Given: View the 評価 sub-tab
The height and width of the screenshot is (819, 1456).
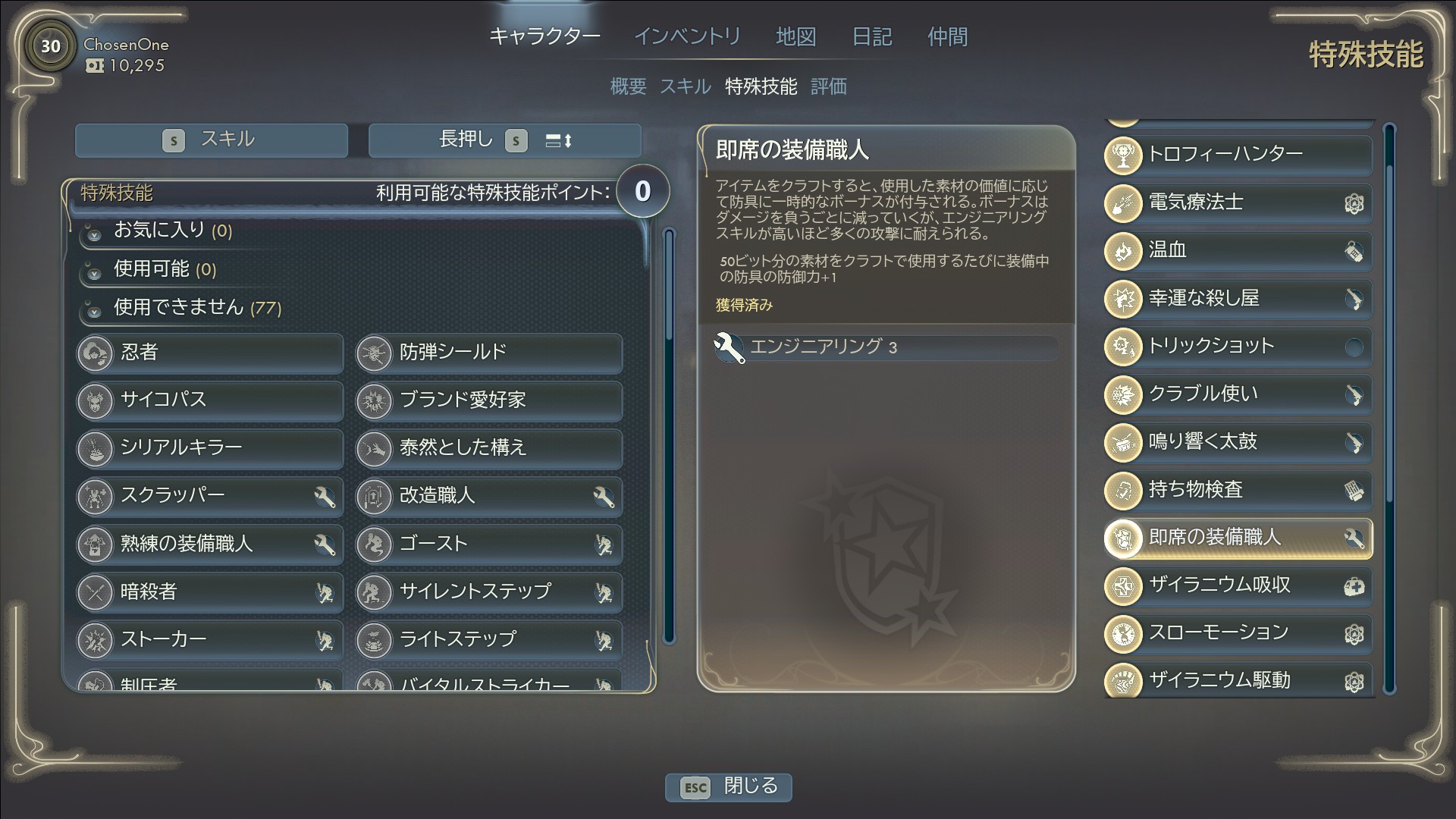Looking at the screenshot, I should (828, 86).
